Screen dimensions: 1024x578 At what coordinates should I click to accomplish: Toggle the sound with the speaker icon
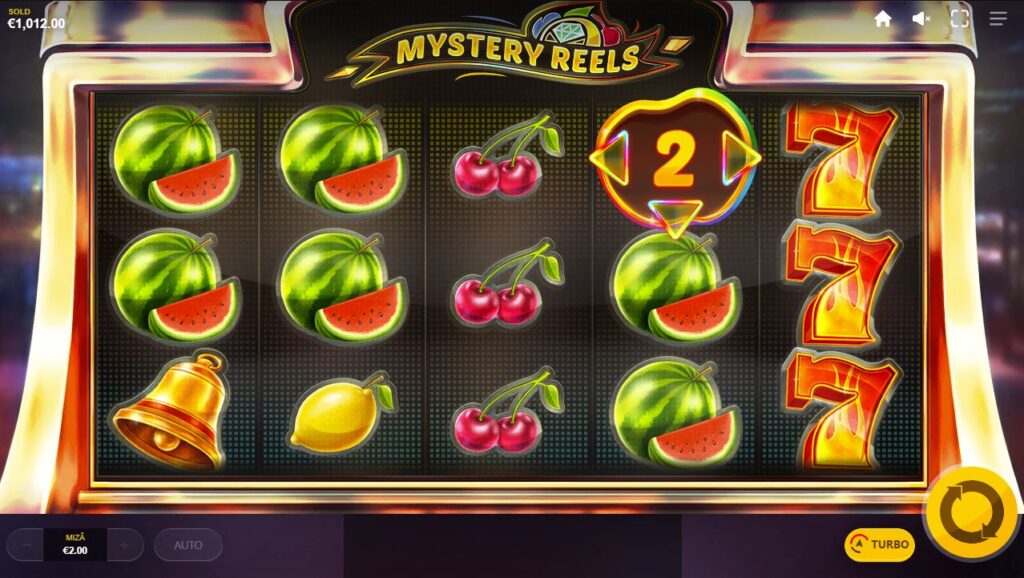tap(921, 18)
